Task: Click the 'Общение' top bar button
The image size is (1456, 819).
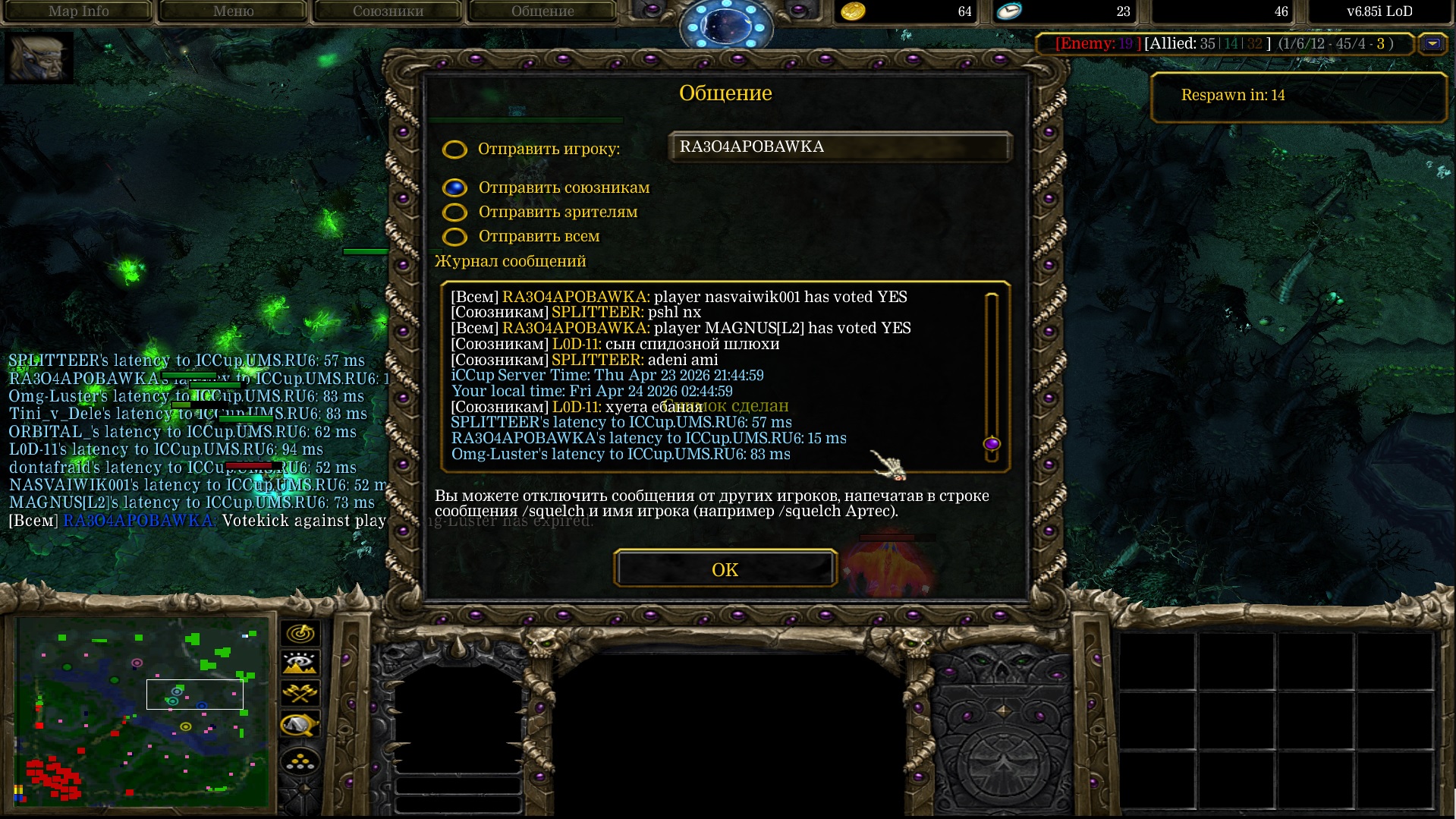Action: tap(542, 11)
